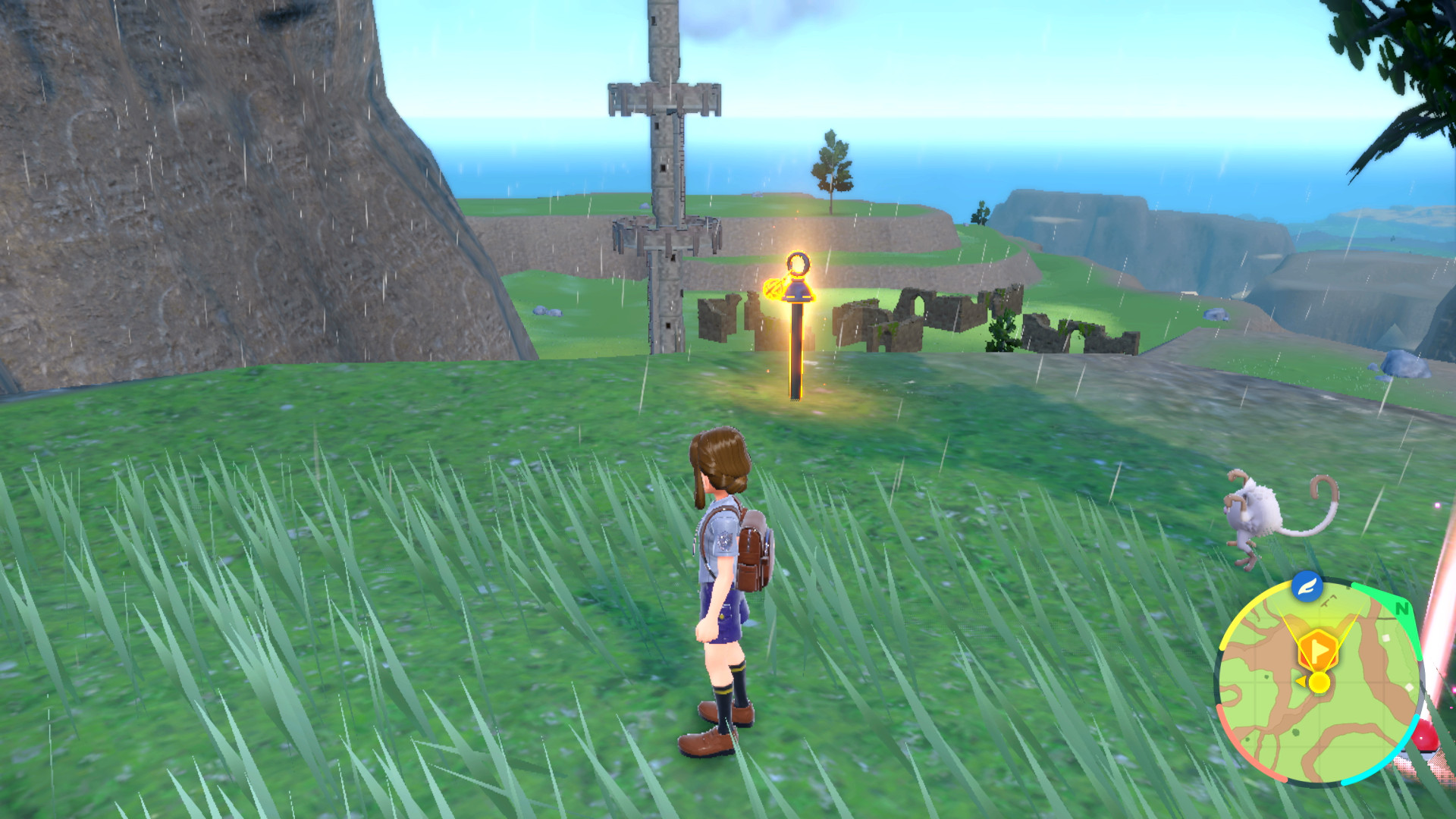Image resolution: width=1456 pixels, height=819 pixels.
Task: Click the blue feather fly-point icon
Action: tap(1307, 586)
